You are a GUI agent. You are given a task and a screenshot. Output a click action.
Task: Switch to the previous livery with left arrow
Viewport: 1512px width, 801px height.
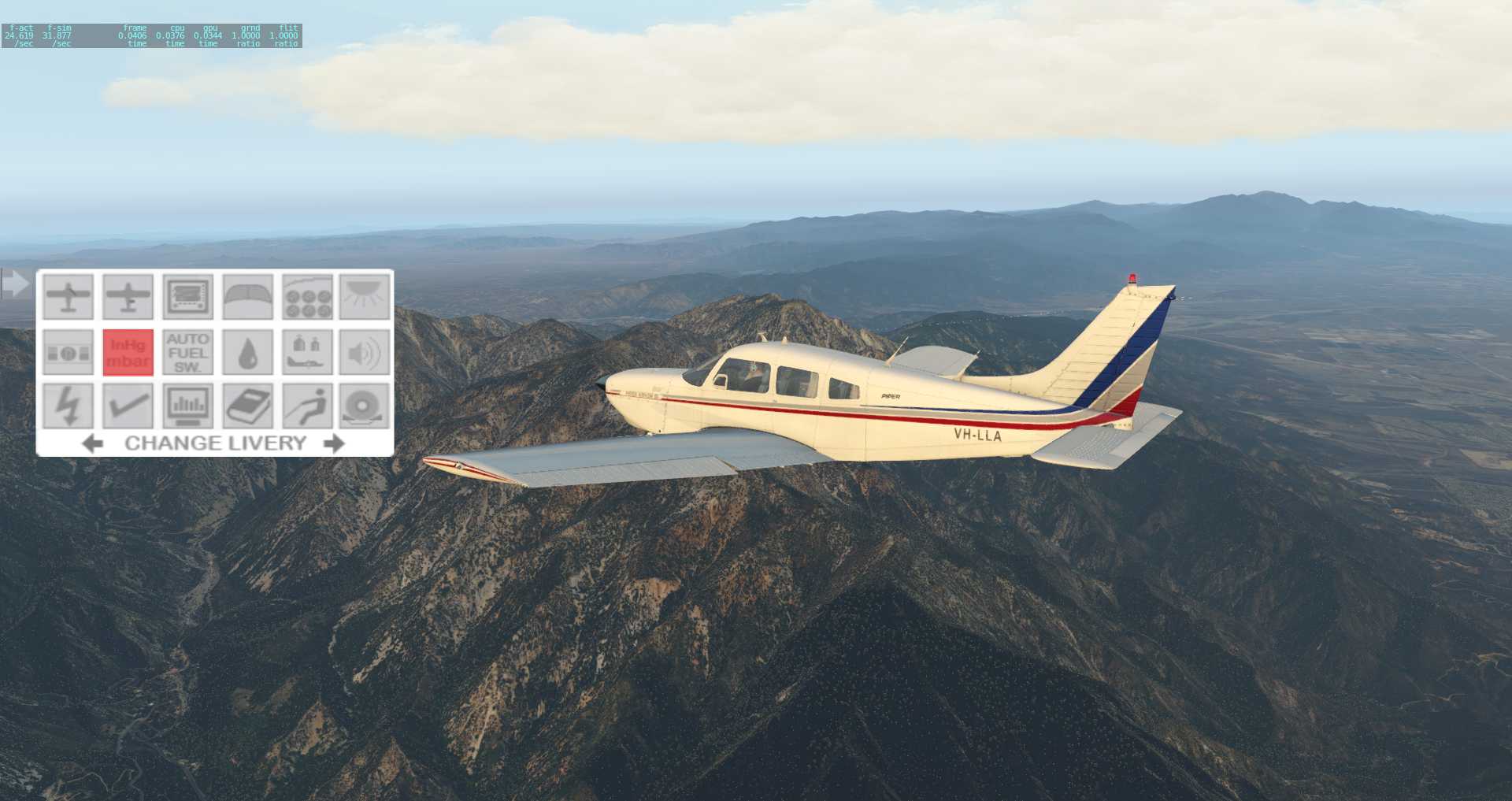(x=93, y=443)
